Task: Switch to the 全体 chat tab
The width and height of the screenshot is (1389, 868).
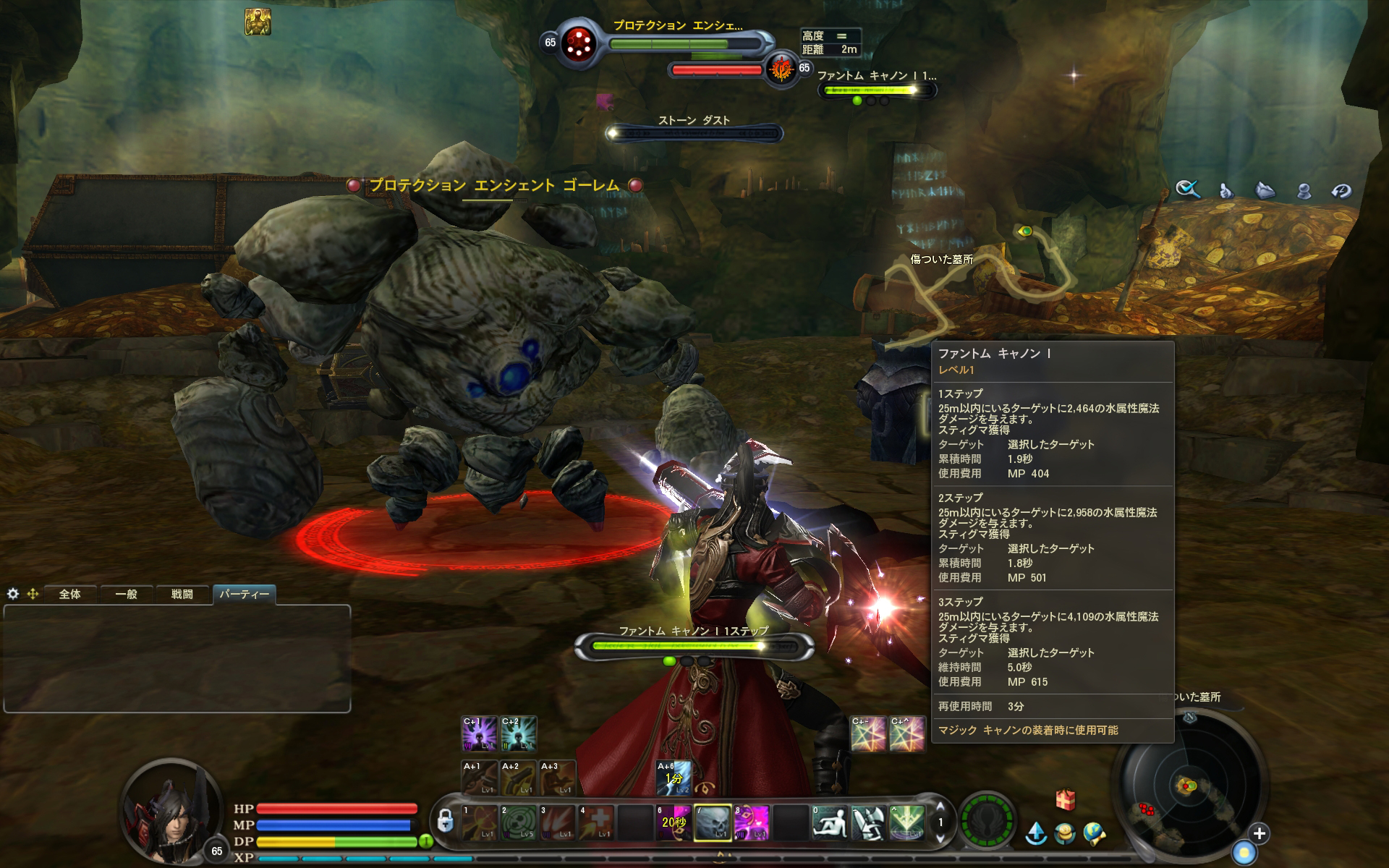Action: [x=70, y=595]
